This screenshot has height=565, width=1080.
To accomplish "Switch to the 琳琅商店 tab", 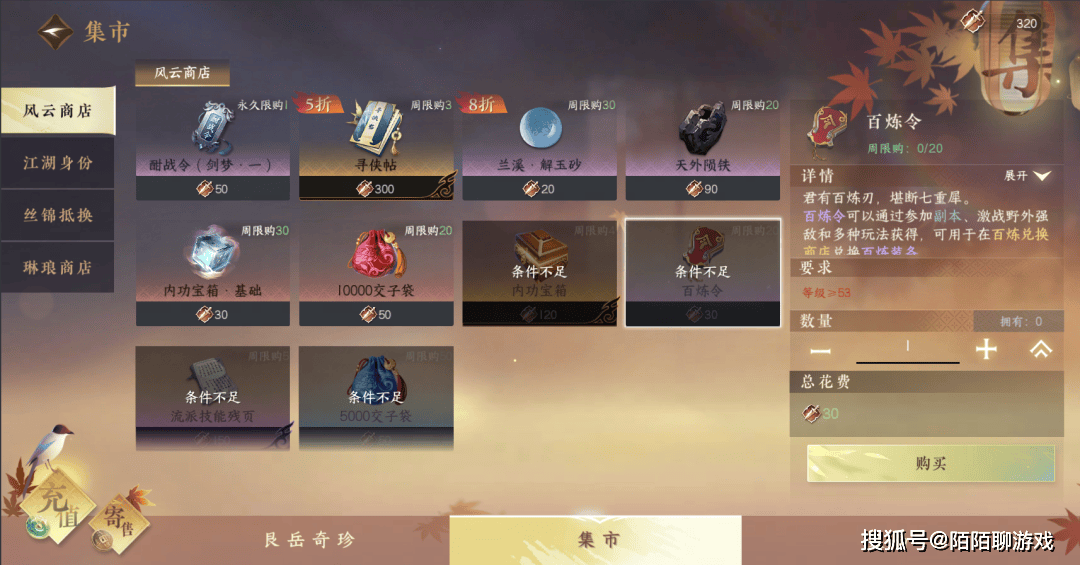I will (57, 267).
